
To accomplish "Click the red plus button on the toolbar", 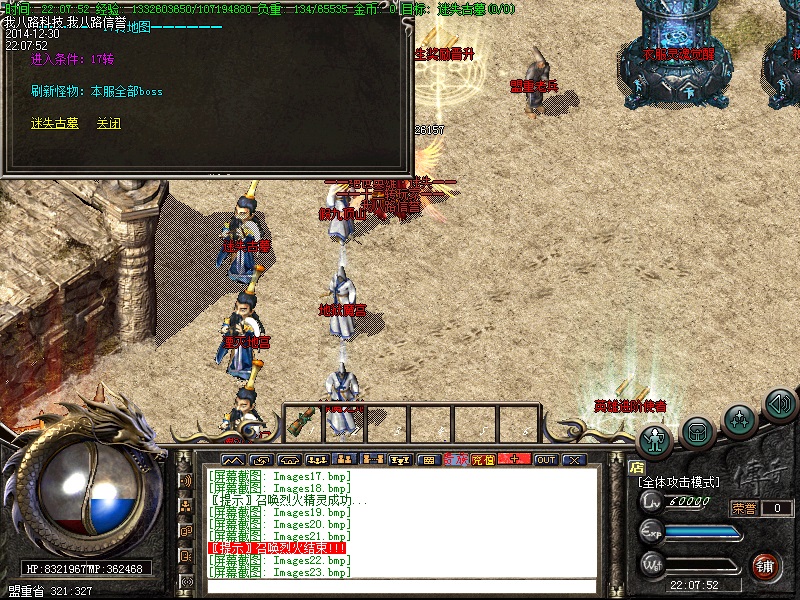I will (x=514, y=459).
